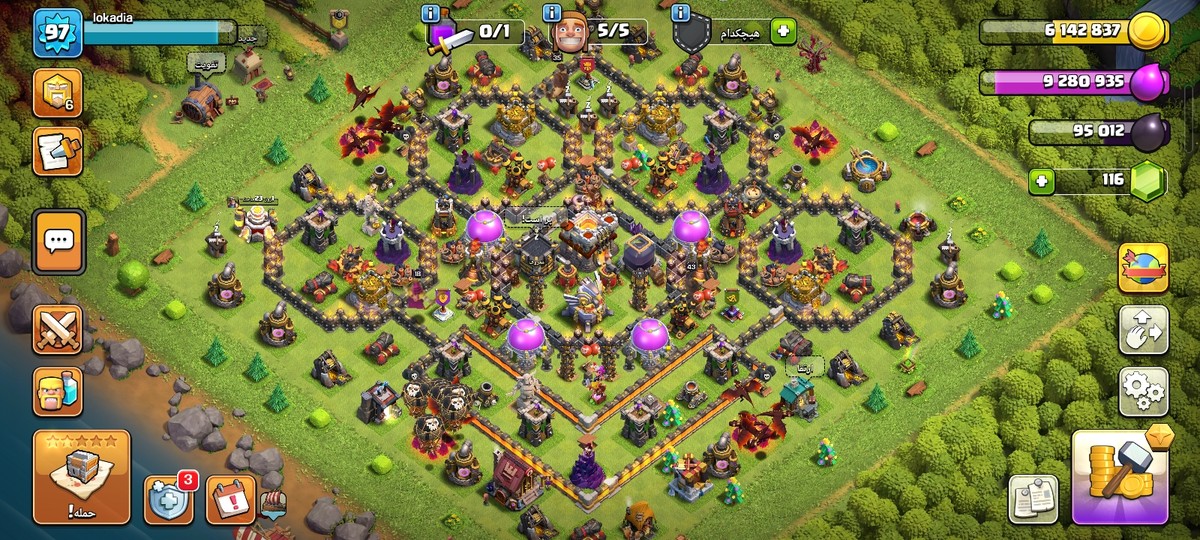1200x540 pixels.
Task: Open the scroll and pencil notes button
Action: [57, 151]
